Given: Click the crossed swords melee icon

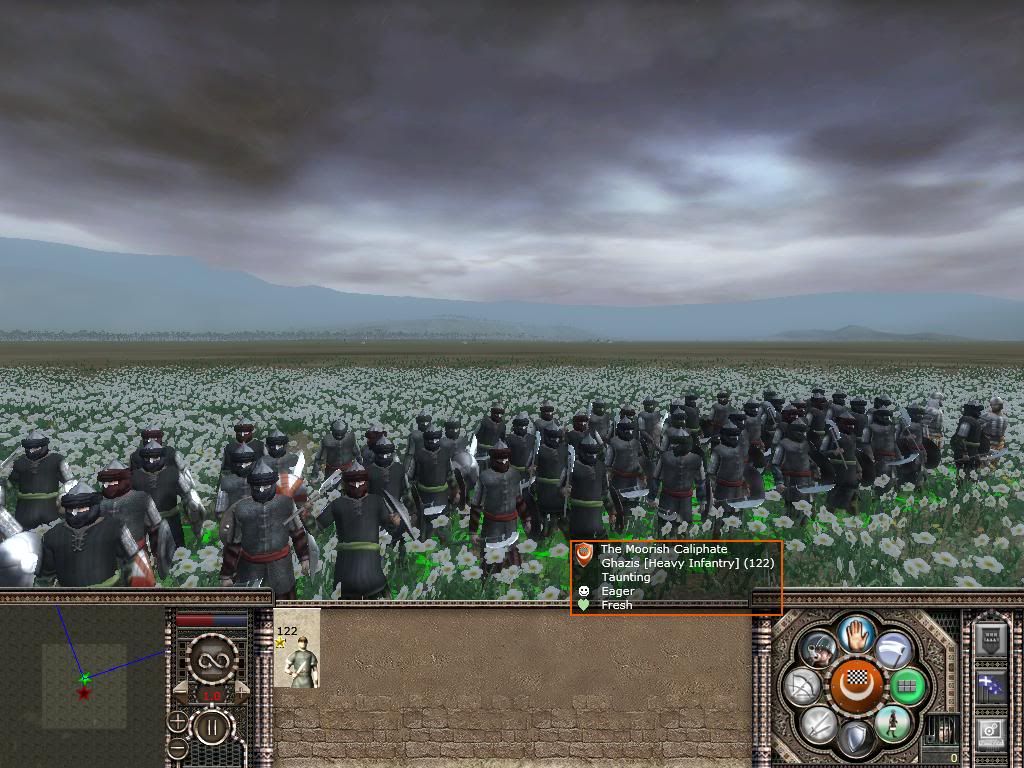Looking at the screenshot, I should pos(819,722).
